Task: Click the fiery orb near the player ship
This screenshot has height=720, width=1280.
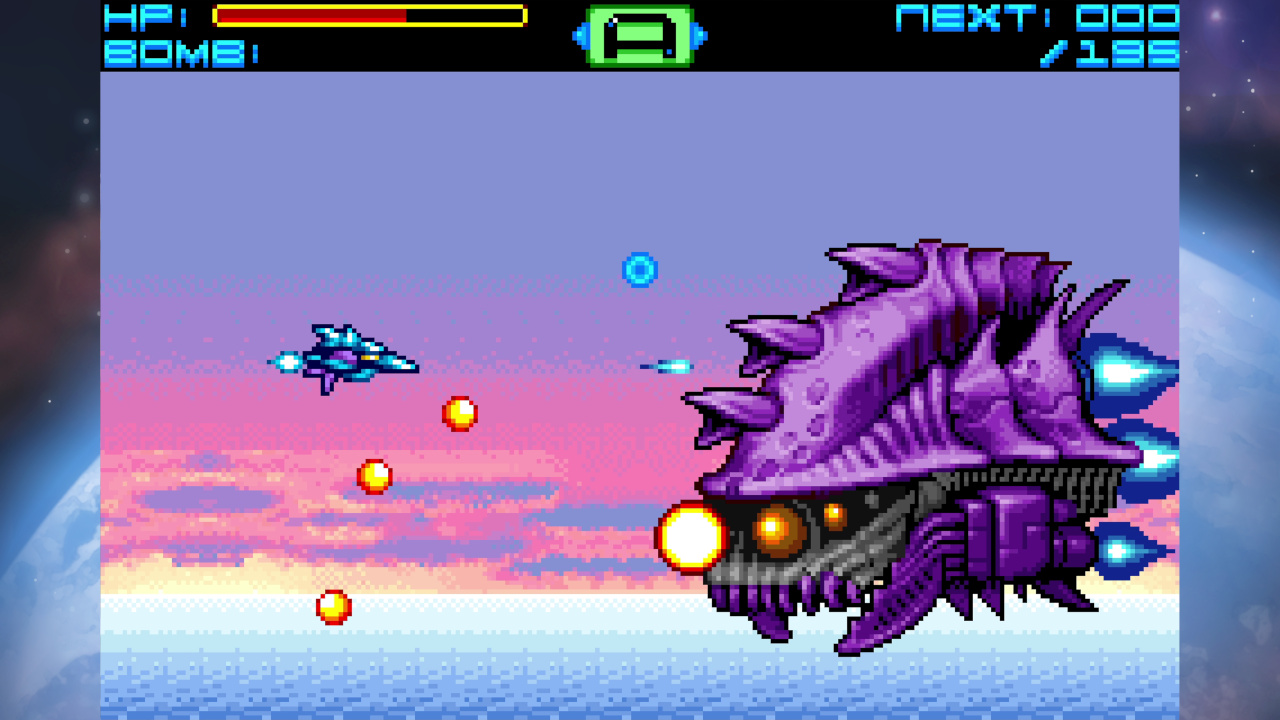Action: (x=460, y=413)
